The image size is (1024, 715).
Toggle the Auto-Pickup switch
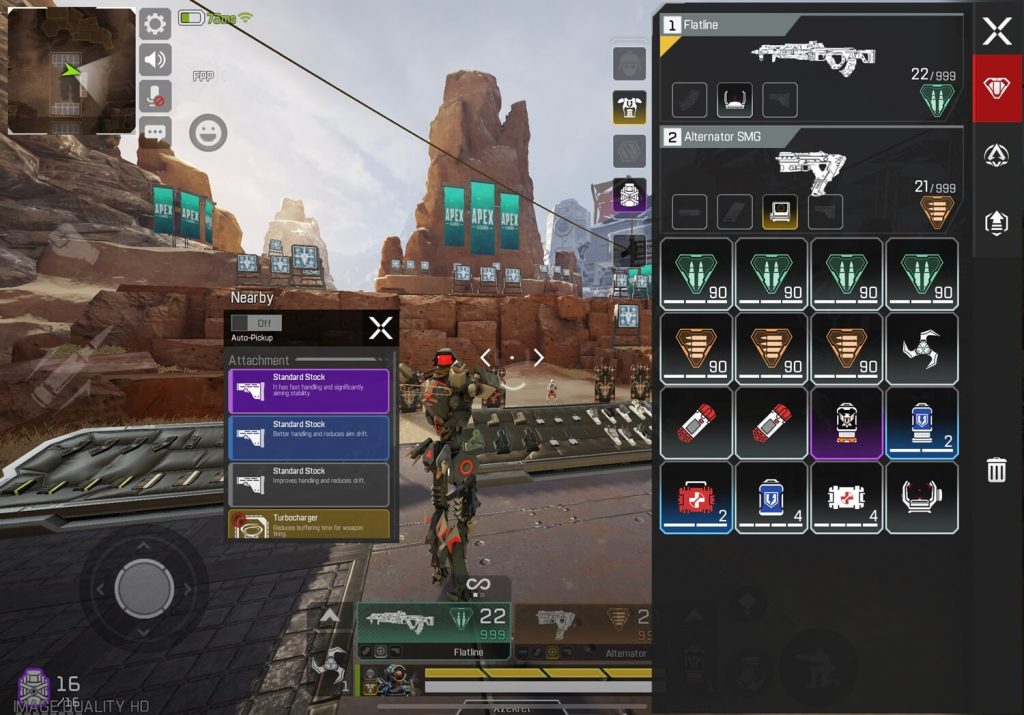click(x=256, y=323)
